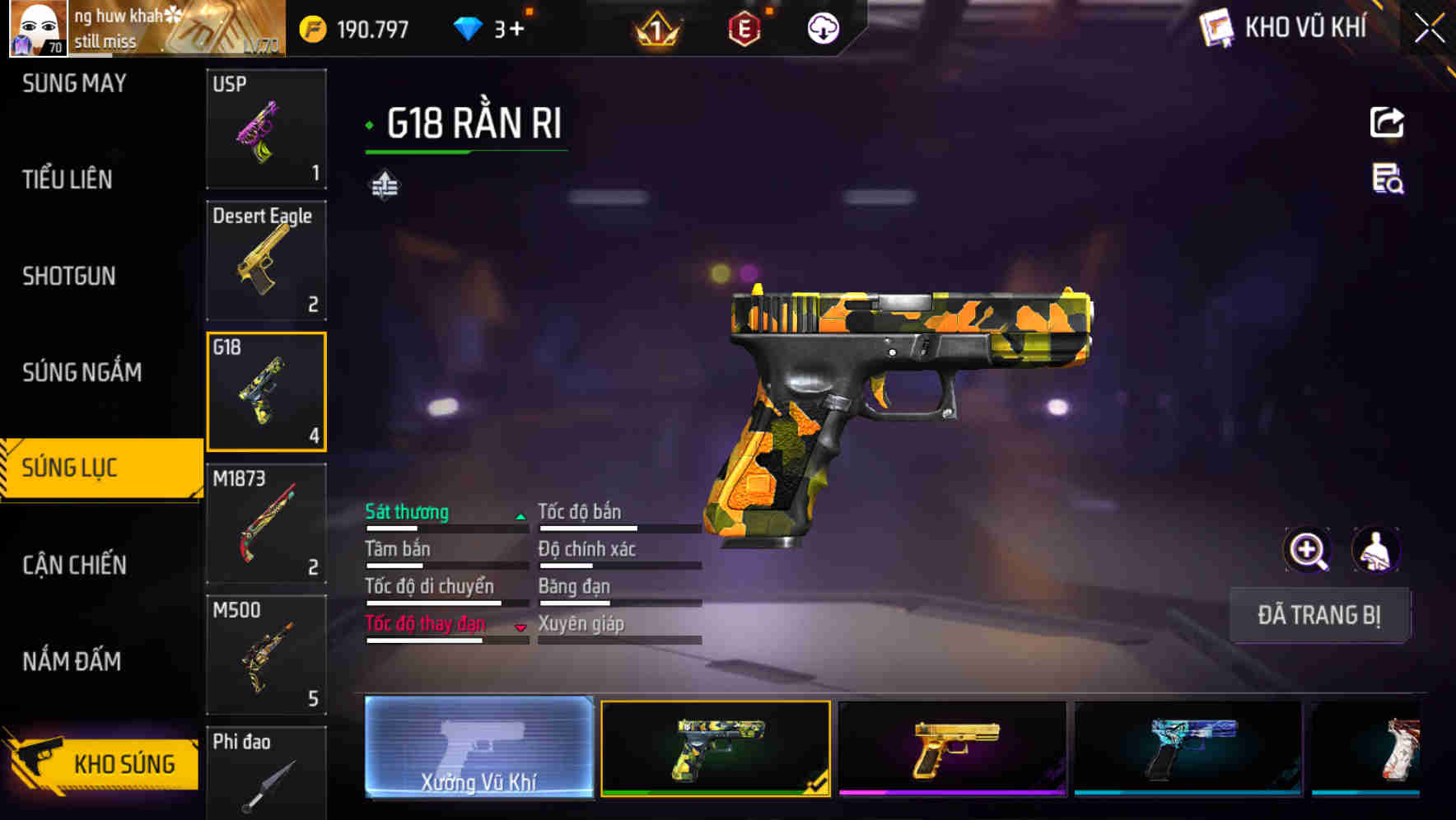This screenshot has width=1456, height=820.
Task: Select the M500 pistol in the list
Action: click(x=265, y=655)
